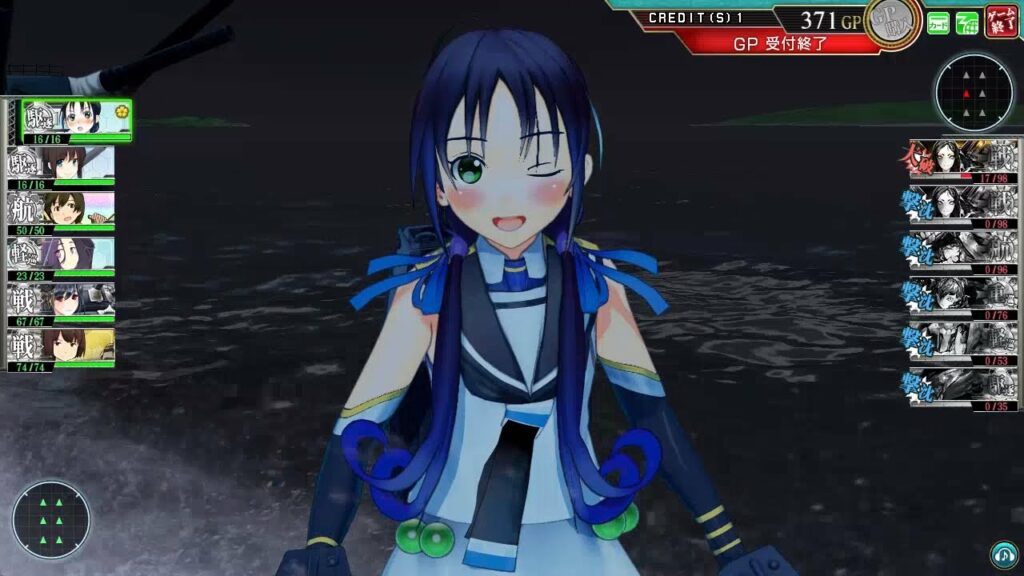Toggle the round teal sound icon

tap(1002, 555)
